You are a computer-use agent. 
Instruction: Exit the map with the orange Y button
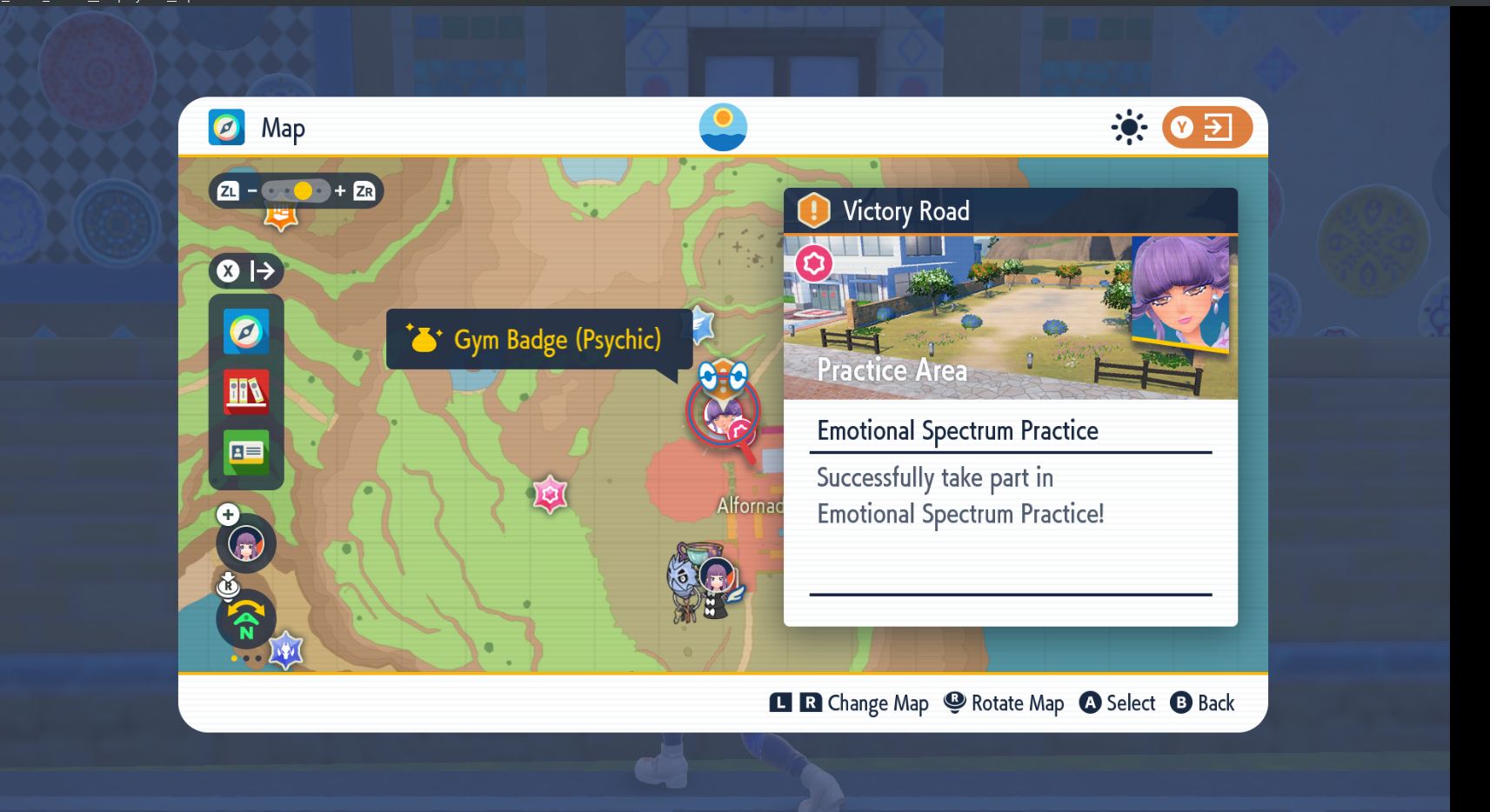[1206, 127]
